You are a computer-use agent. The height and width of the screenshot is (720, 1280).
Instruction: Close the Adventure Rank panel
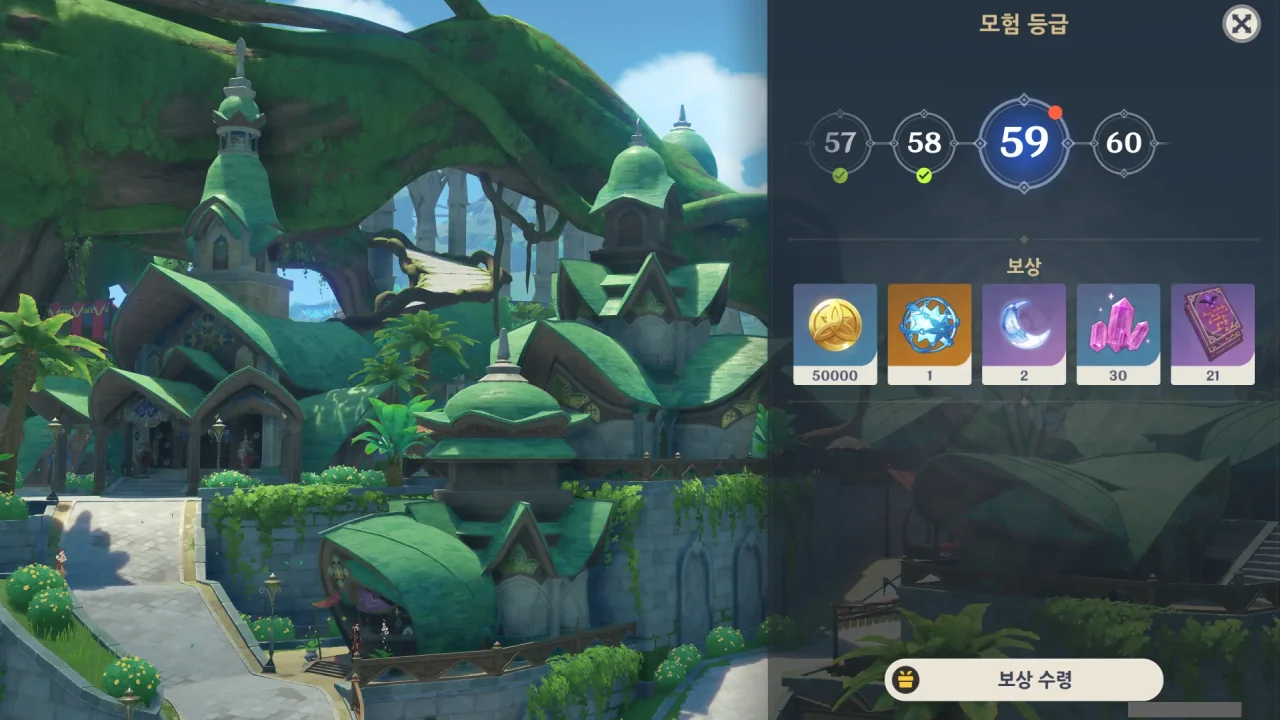[1241, 24]
